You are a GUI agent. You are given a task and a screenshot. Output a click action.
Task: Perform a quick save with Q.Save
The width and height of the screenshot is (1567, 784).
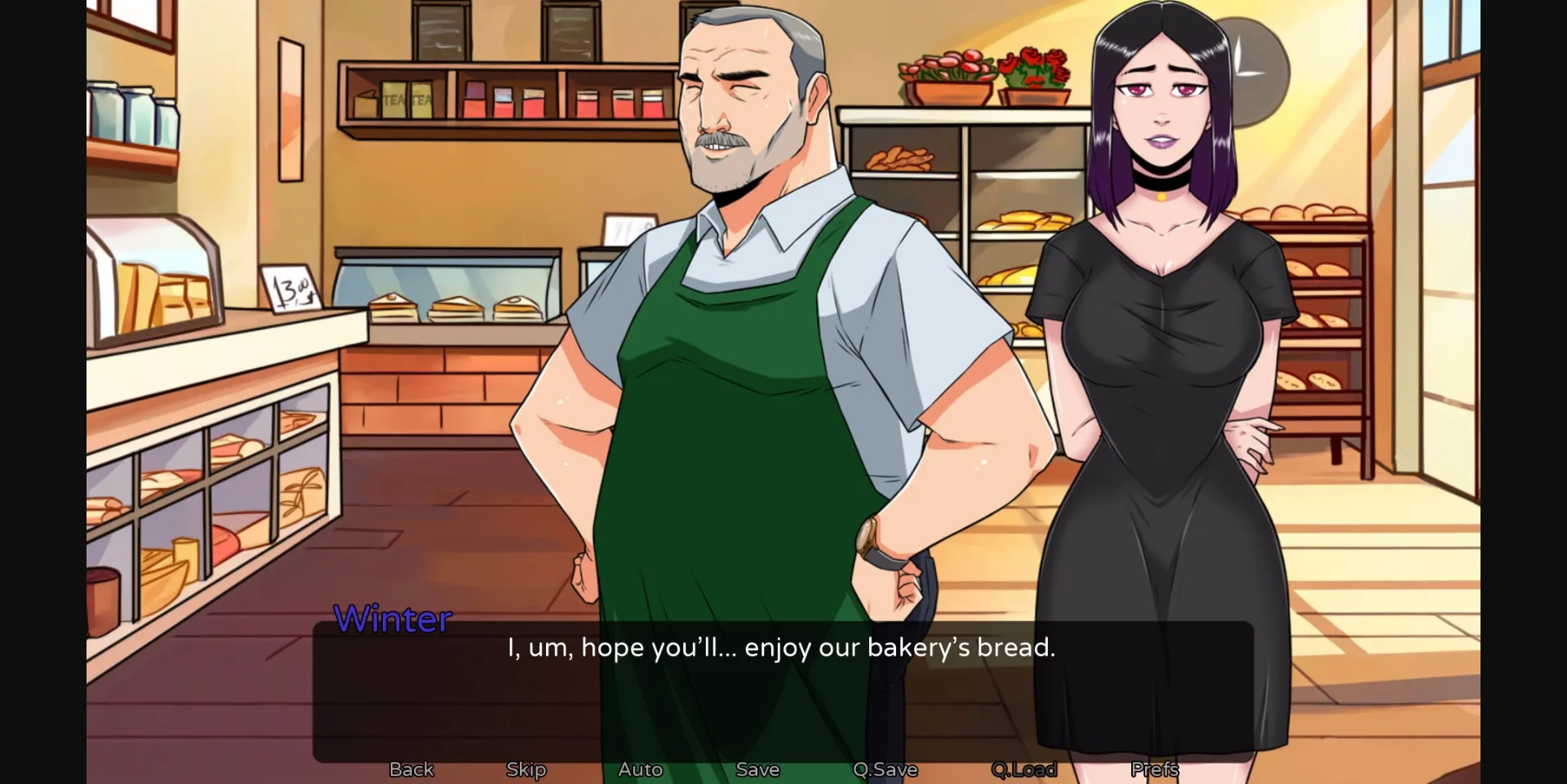[x=885, y=768]
